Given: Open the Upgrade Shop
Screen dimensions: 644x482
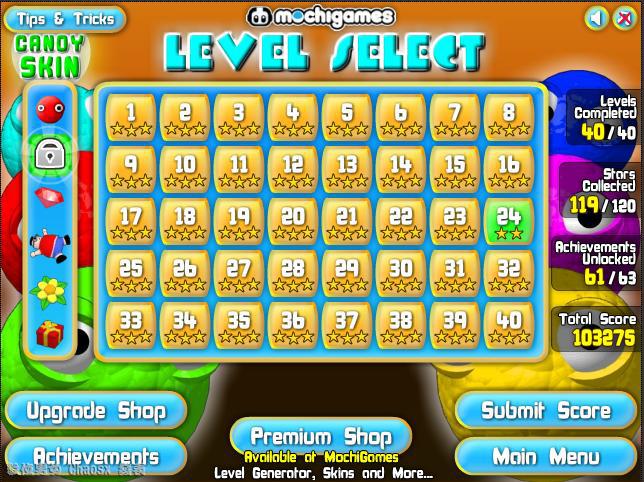Looking at the screenshot, I should (94, 410).
